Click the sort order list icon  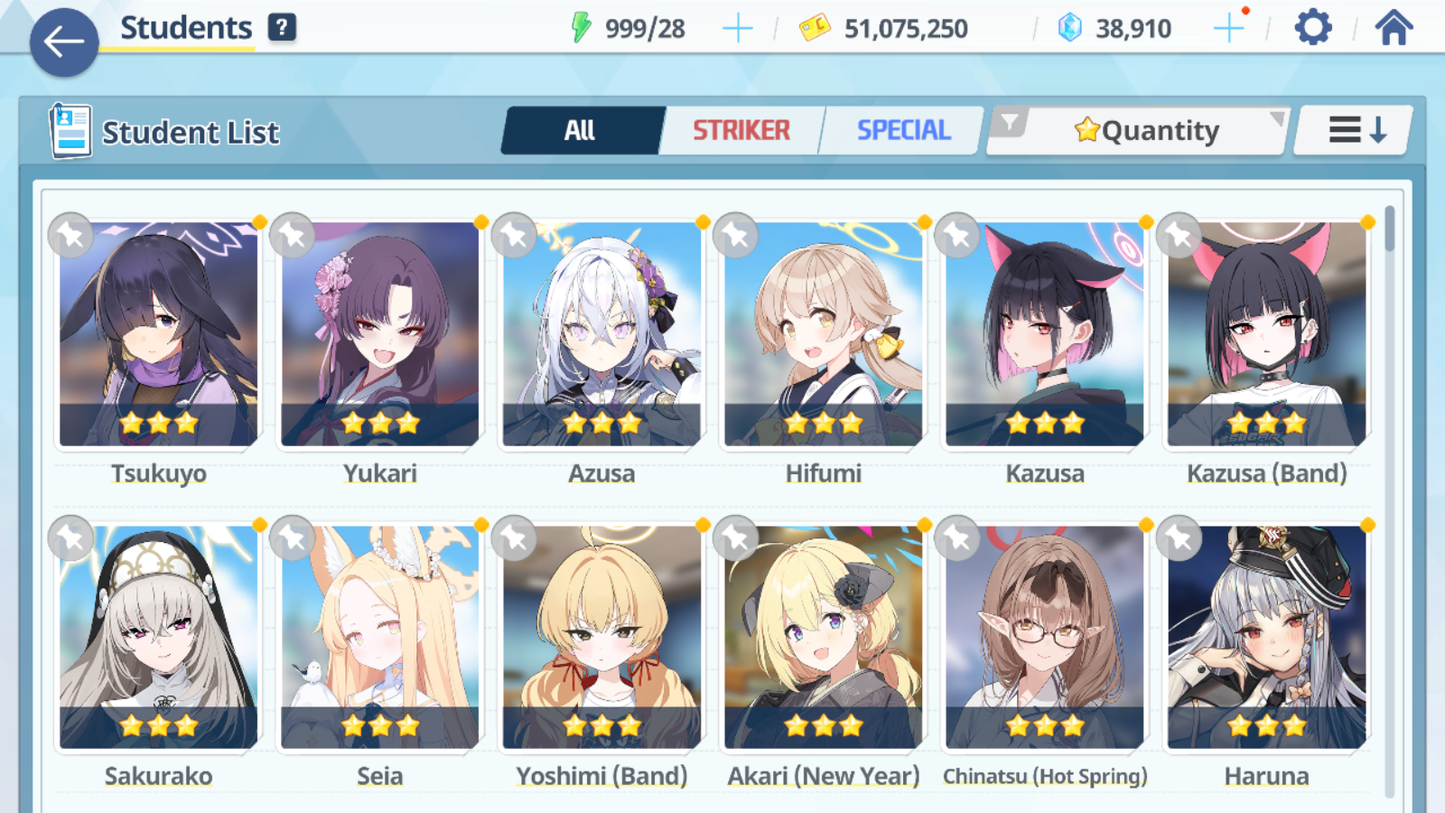click(1352, 129)
